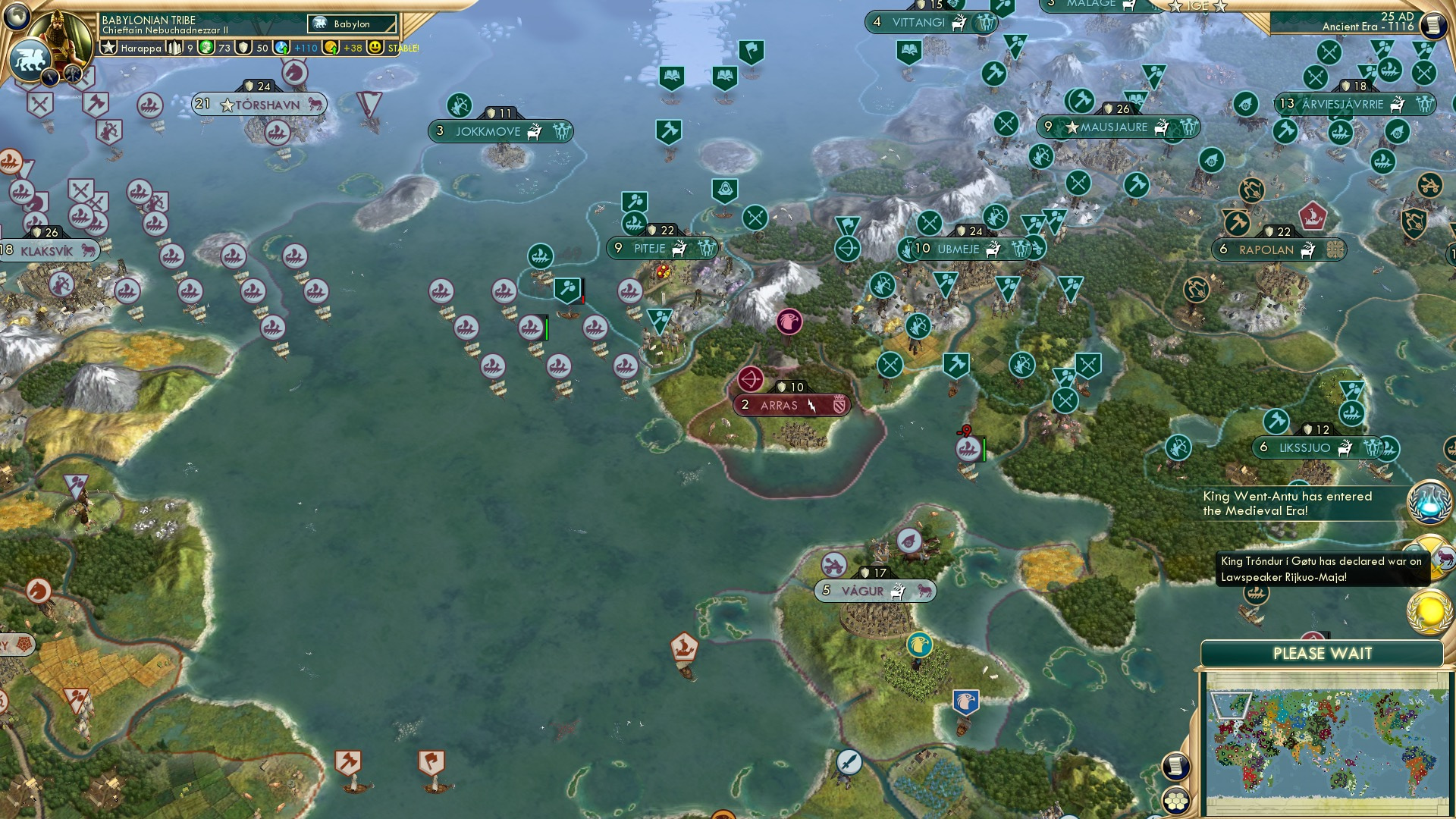Open the notification log scroll icon near minimap
Screen dimensions: 1456x819
pos(1175,767)
